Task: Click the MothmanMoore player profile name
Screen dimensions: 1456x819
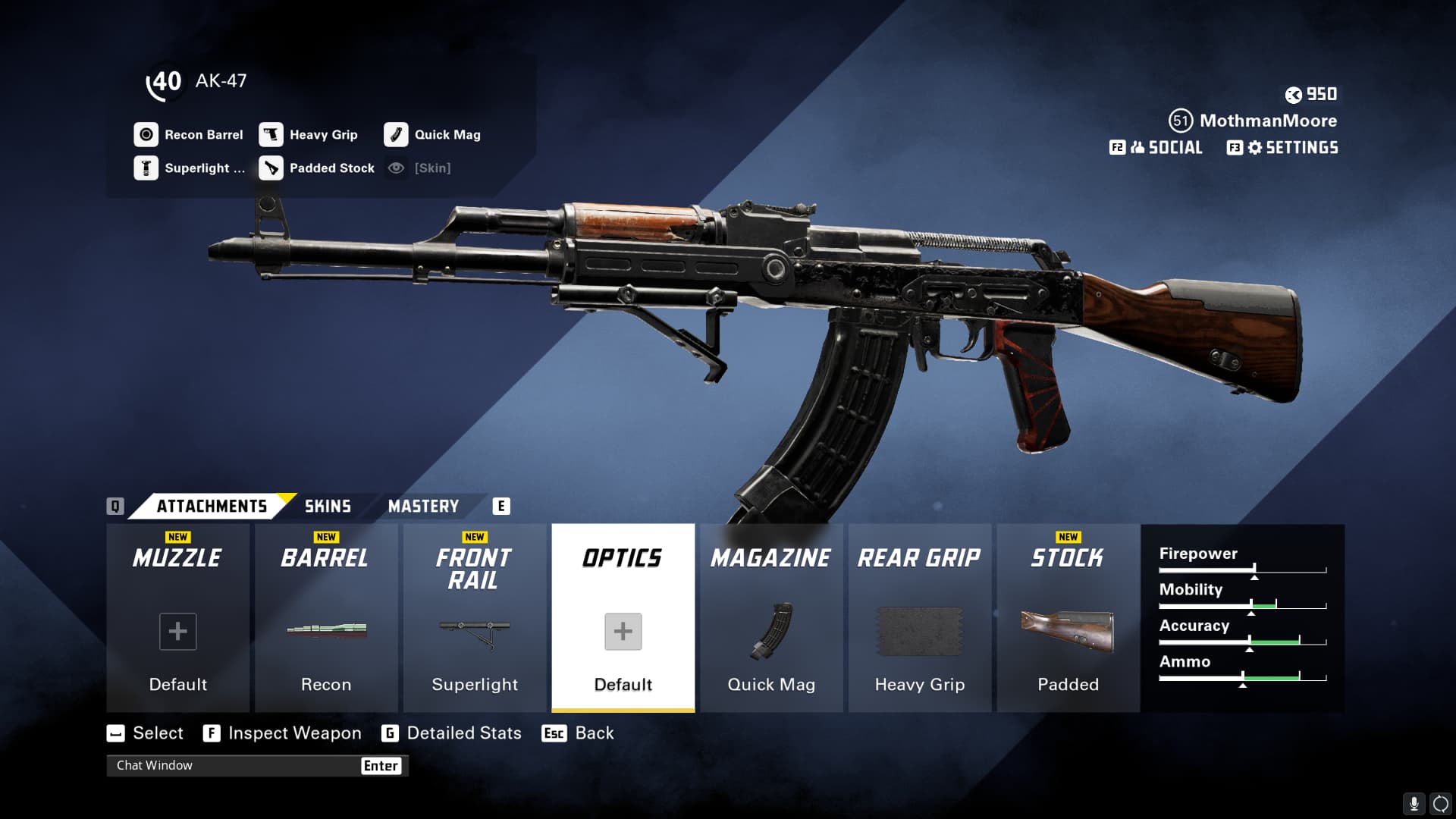Action: [x=1267, y=121]
